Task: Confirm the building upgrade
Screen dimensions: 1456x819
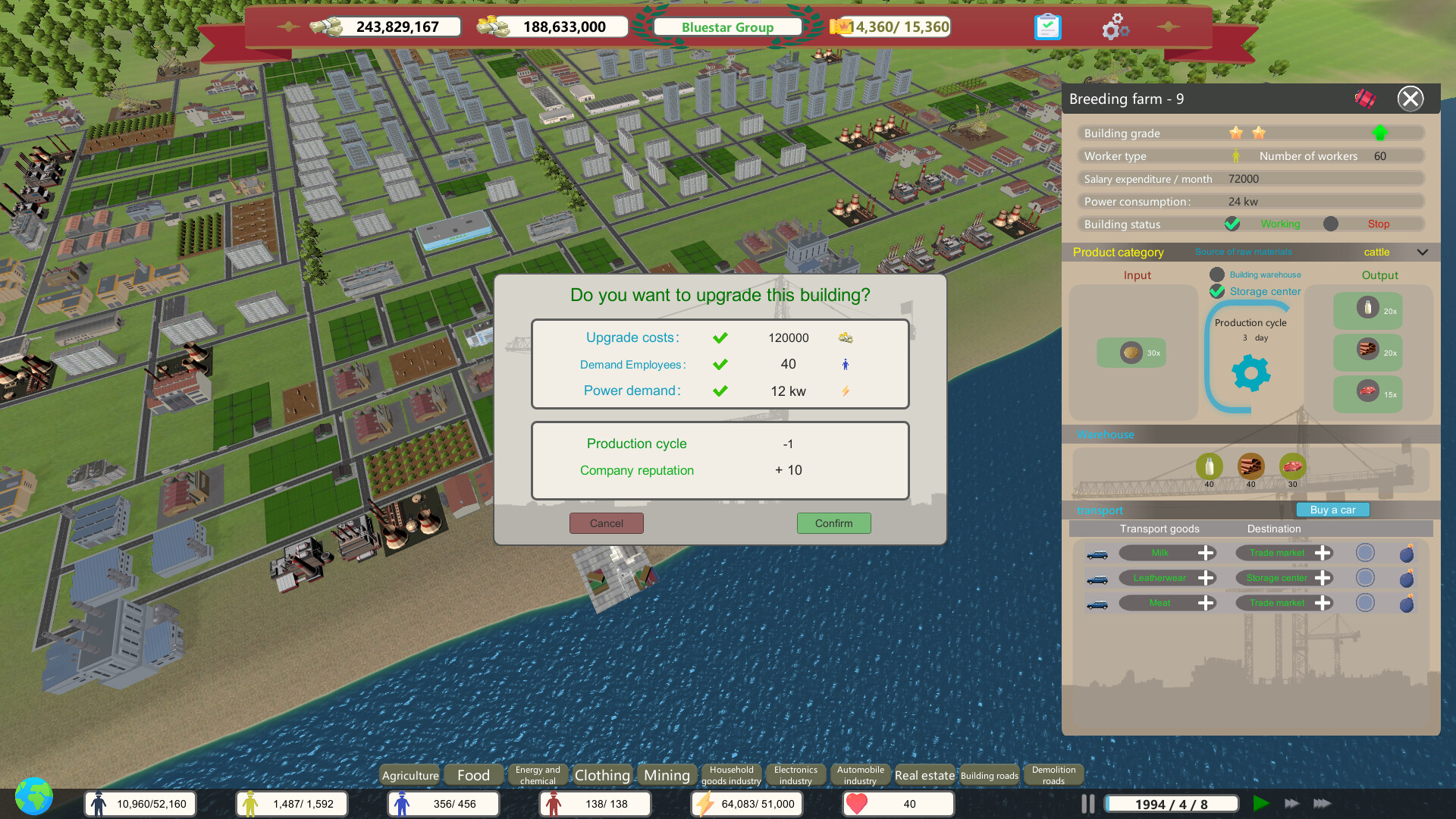Action: pyautogui.click(x=833, y=523)
